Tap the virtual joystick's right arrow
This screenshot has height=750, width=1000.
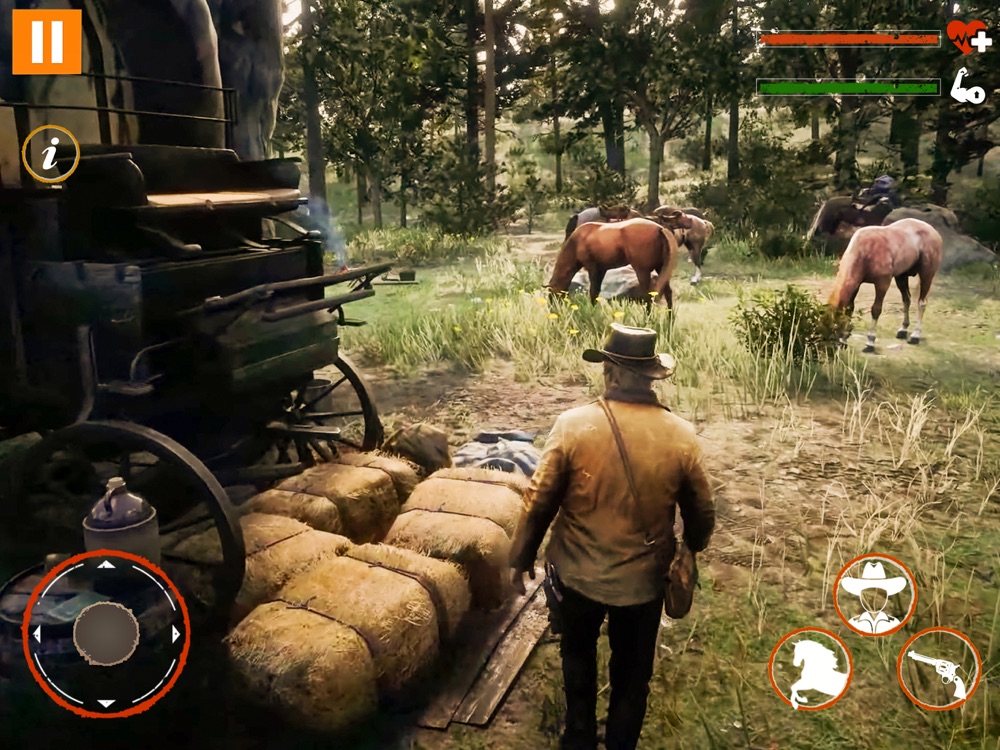[176, 634]
